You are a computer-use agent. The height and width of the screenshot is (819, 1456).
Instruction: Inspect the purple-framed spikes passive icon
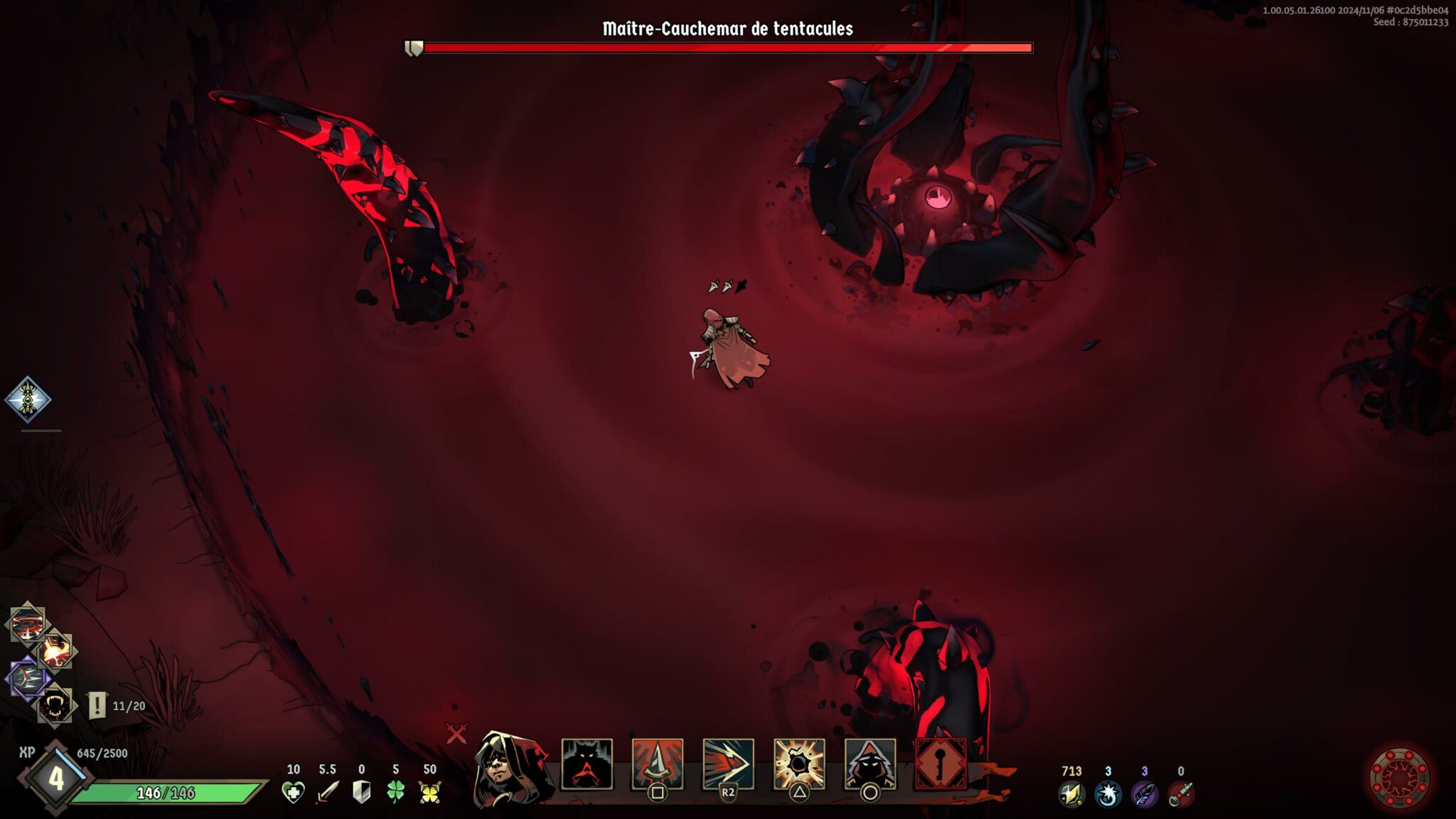(27, 678)
